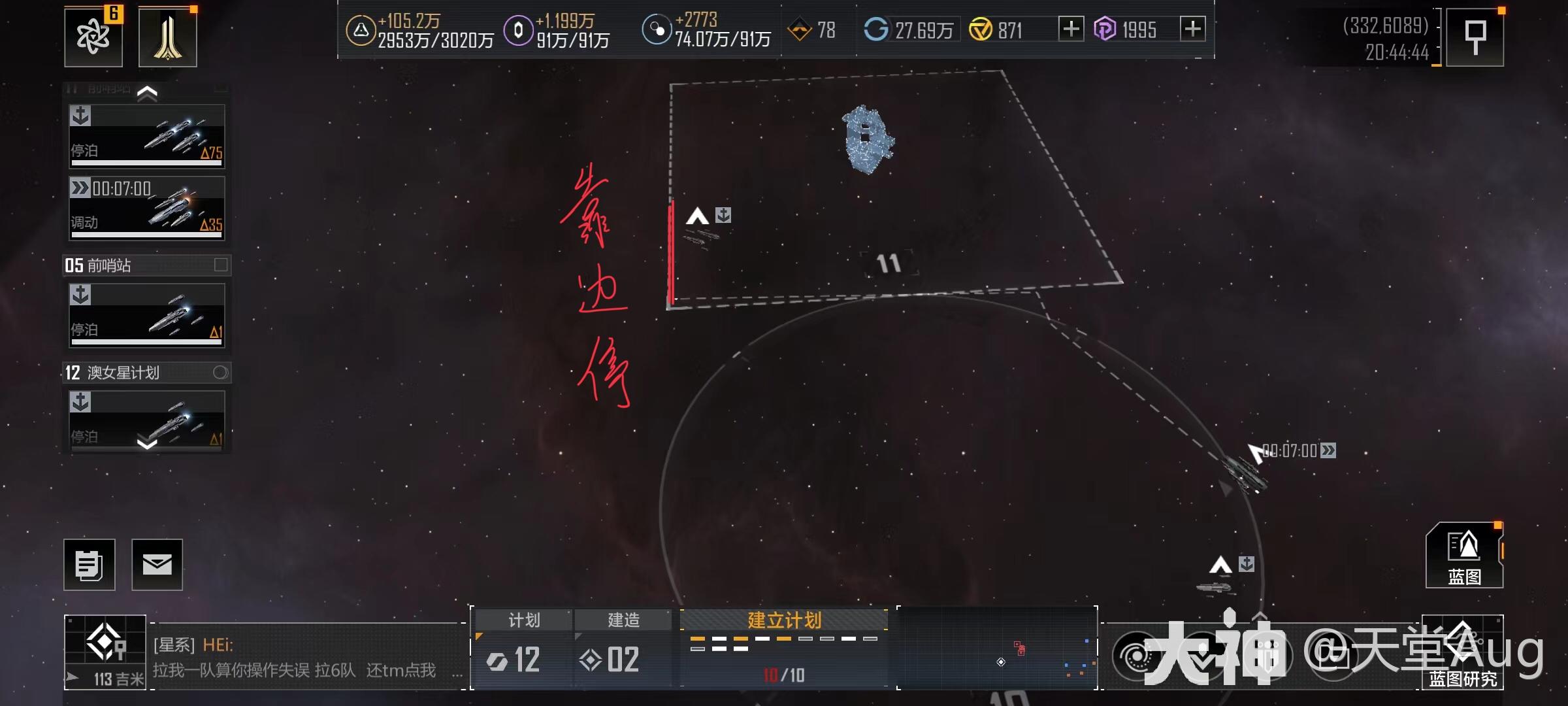Select the moving fleet card with 00:07:00 timer
Image resolution: width=1568 pixels, height=706 pixels.
click(147, 207)
